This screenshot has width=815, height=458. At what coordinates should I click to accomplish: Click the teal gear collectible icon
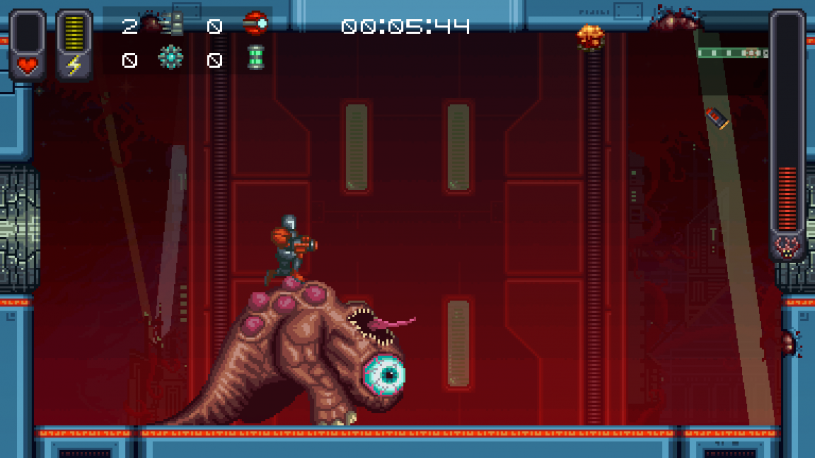point(171,59)
